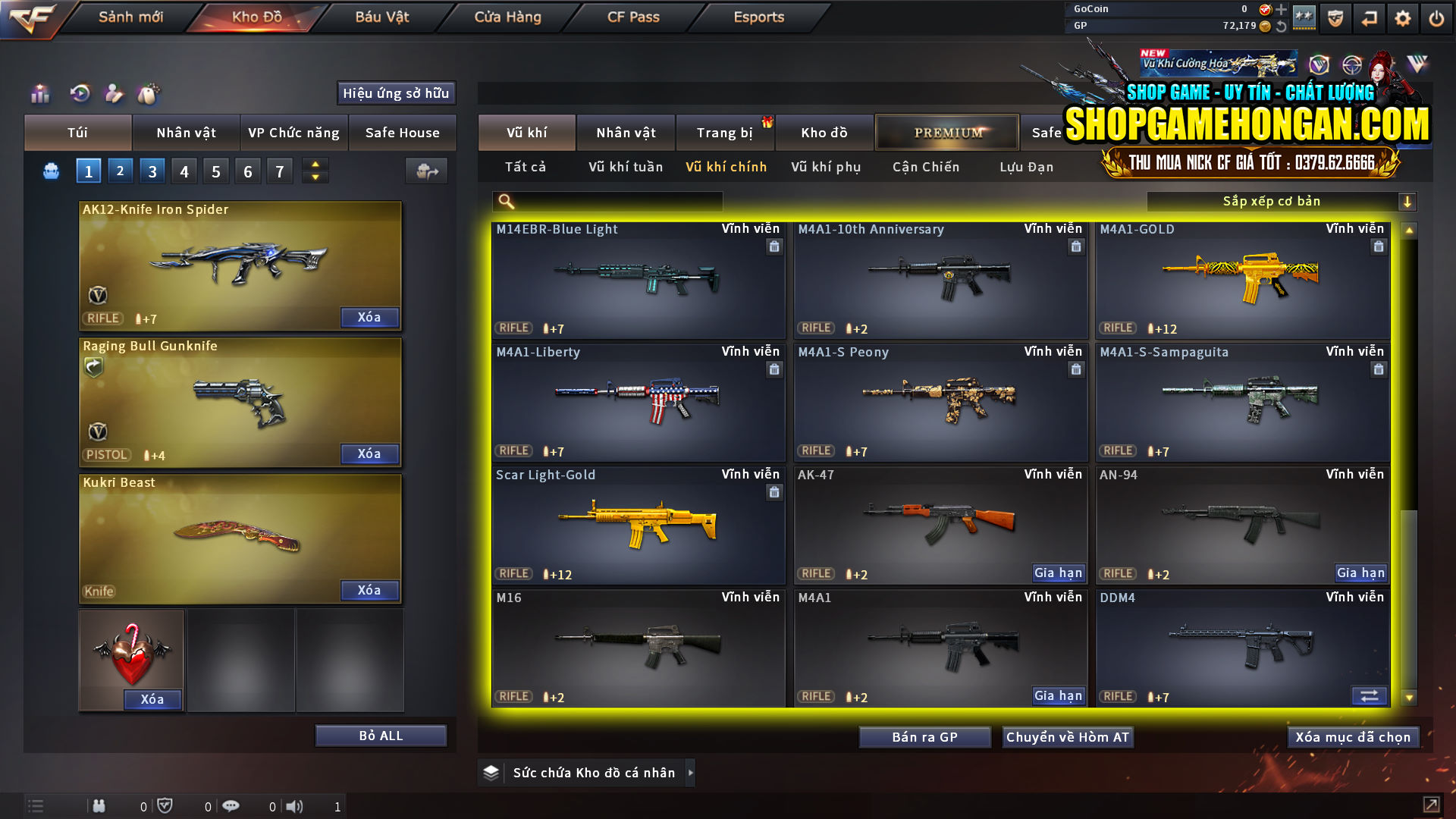
Task: Open the character edit icon near Hiệu ứng sở hữu
Action: 114,93
